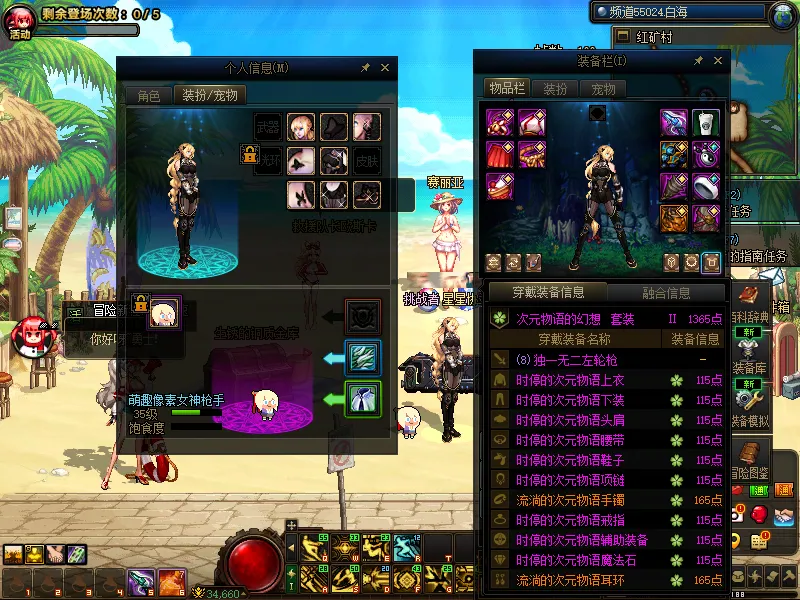Select the 流淌的次元物语手镯 bracelet row
The height and width of the screenshot is (600, 800).
(x=570, y=500)
